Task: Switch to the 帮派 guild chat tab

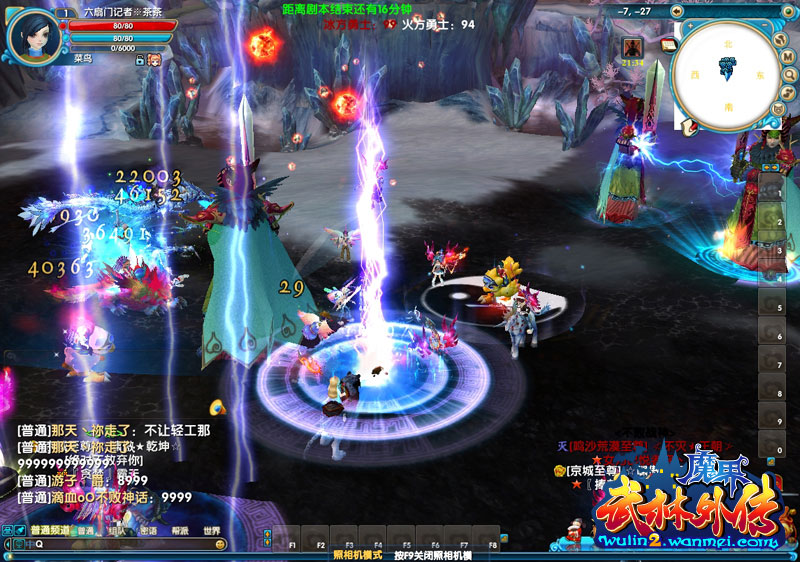Action: tap(179, 531)
